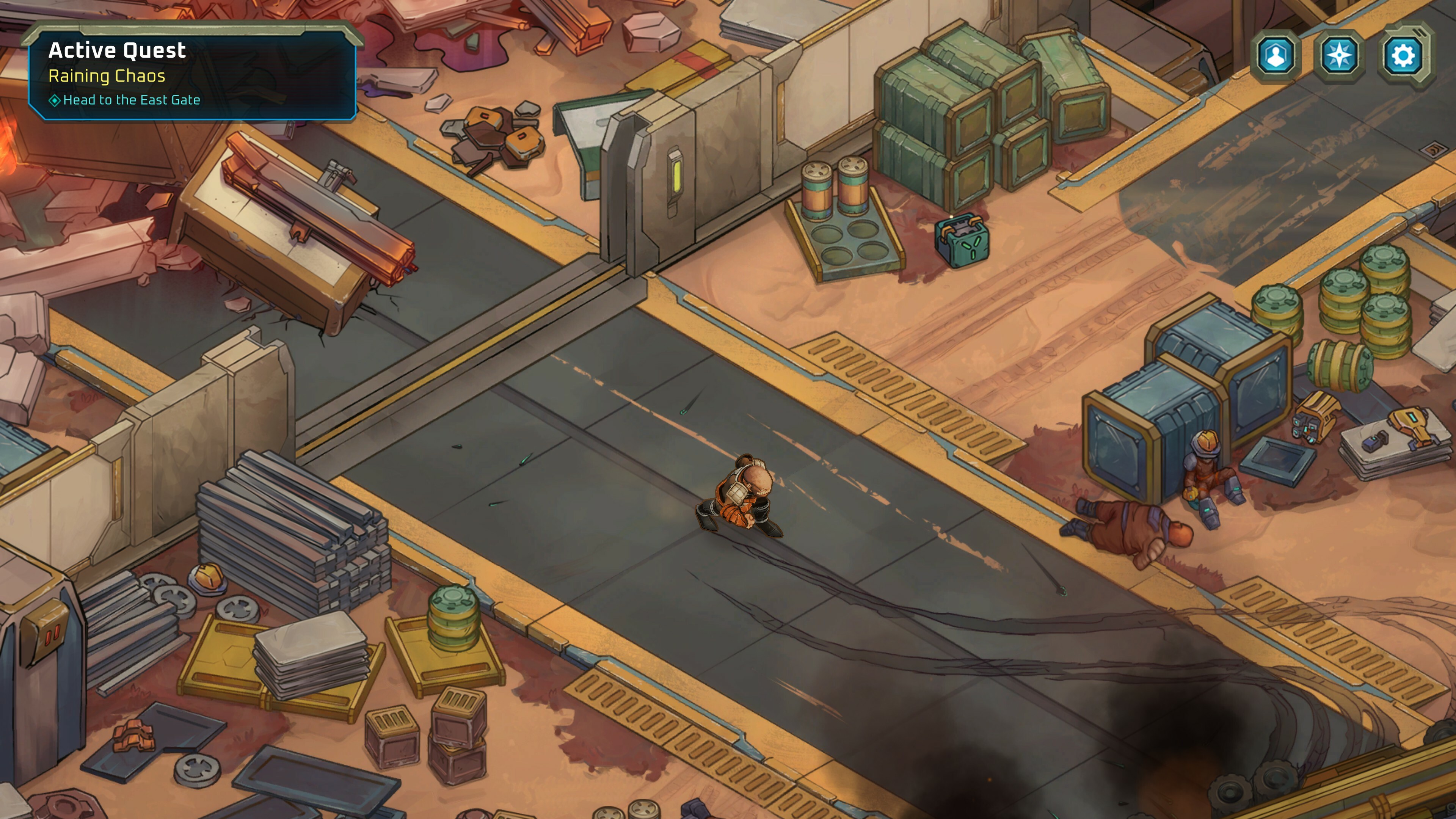Open the settings gear menu
The height and width of the screenshot is (819, 1456).
pyautogui.click(x=1404, y=54)
